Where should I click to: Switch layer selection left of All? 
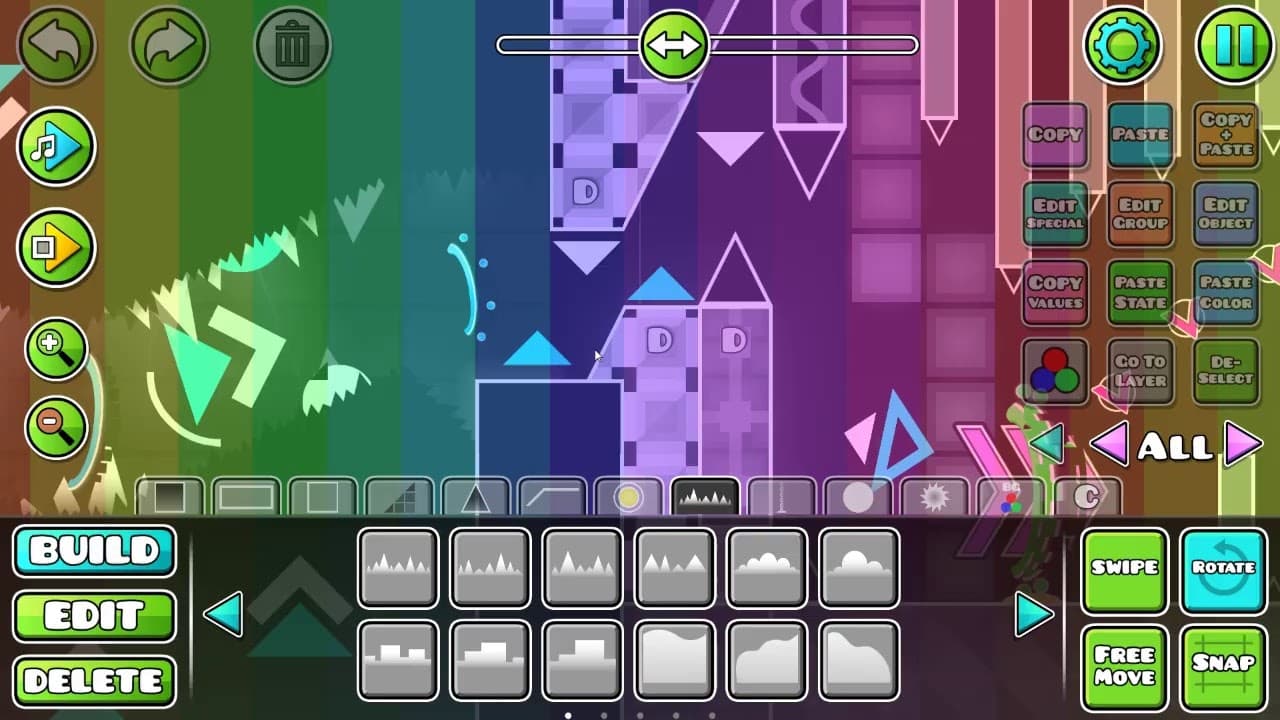tap(1112, 447)
